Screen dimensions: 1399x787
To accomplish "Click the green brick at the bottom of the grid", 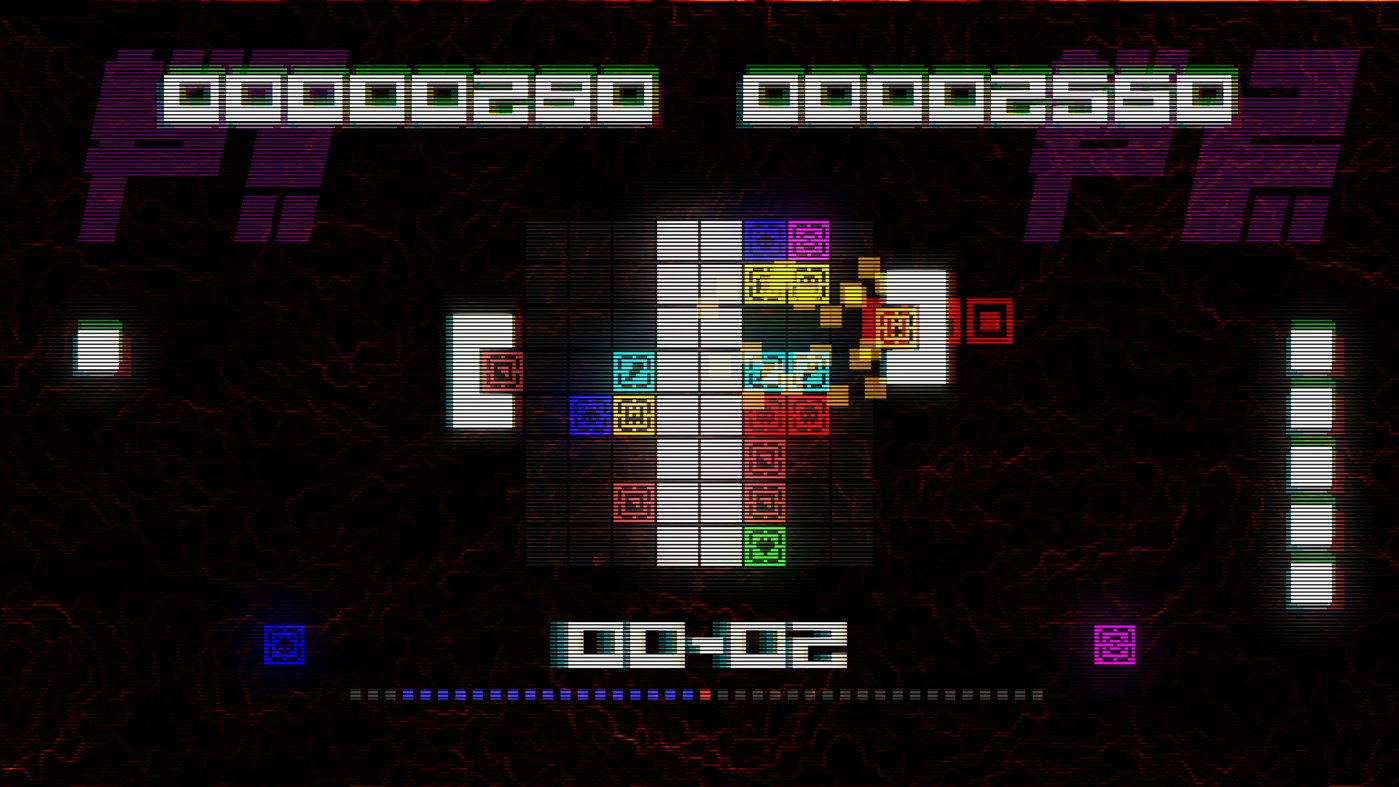I will [x=764, y=546].
